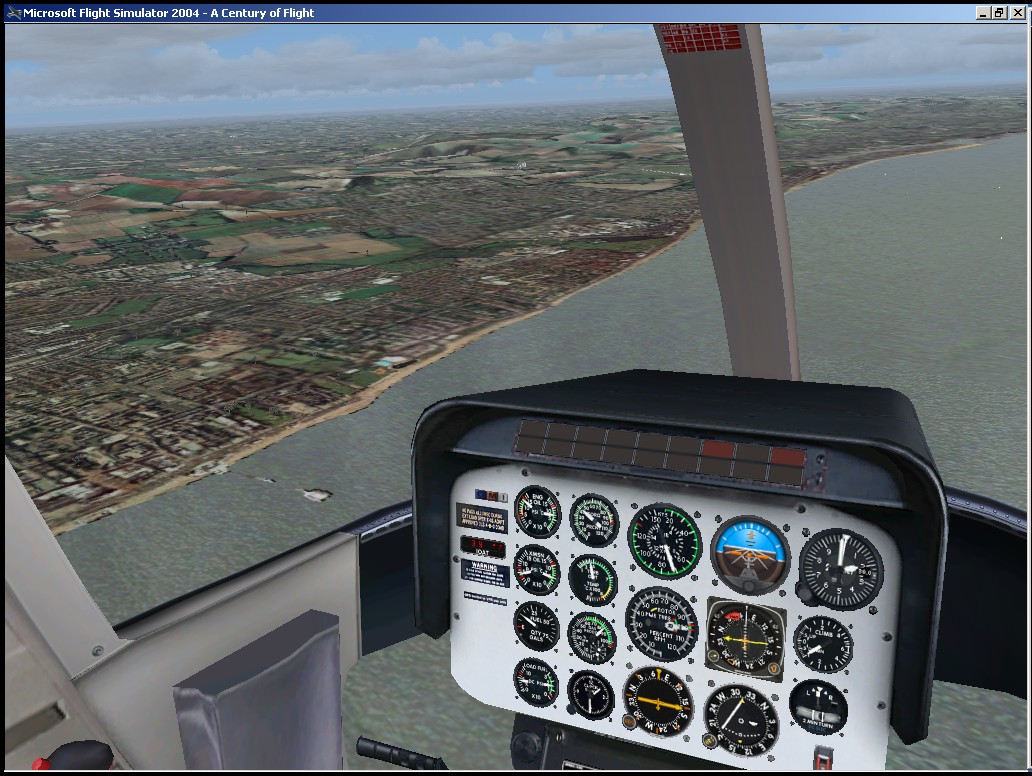This screenshot has width=1032, height=776.
Task: Close the Flight Simulator window
Action: click(x=1018, y=13)
